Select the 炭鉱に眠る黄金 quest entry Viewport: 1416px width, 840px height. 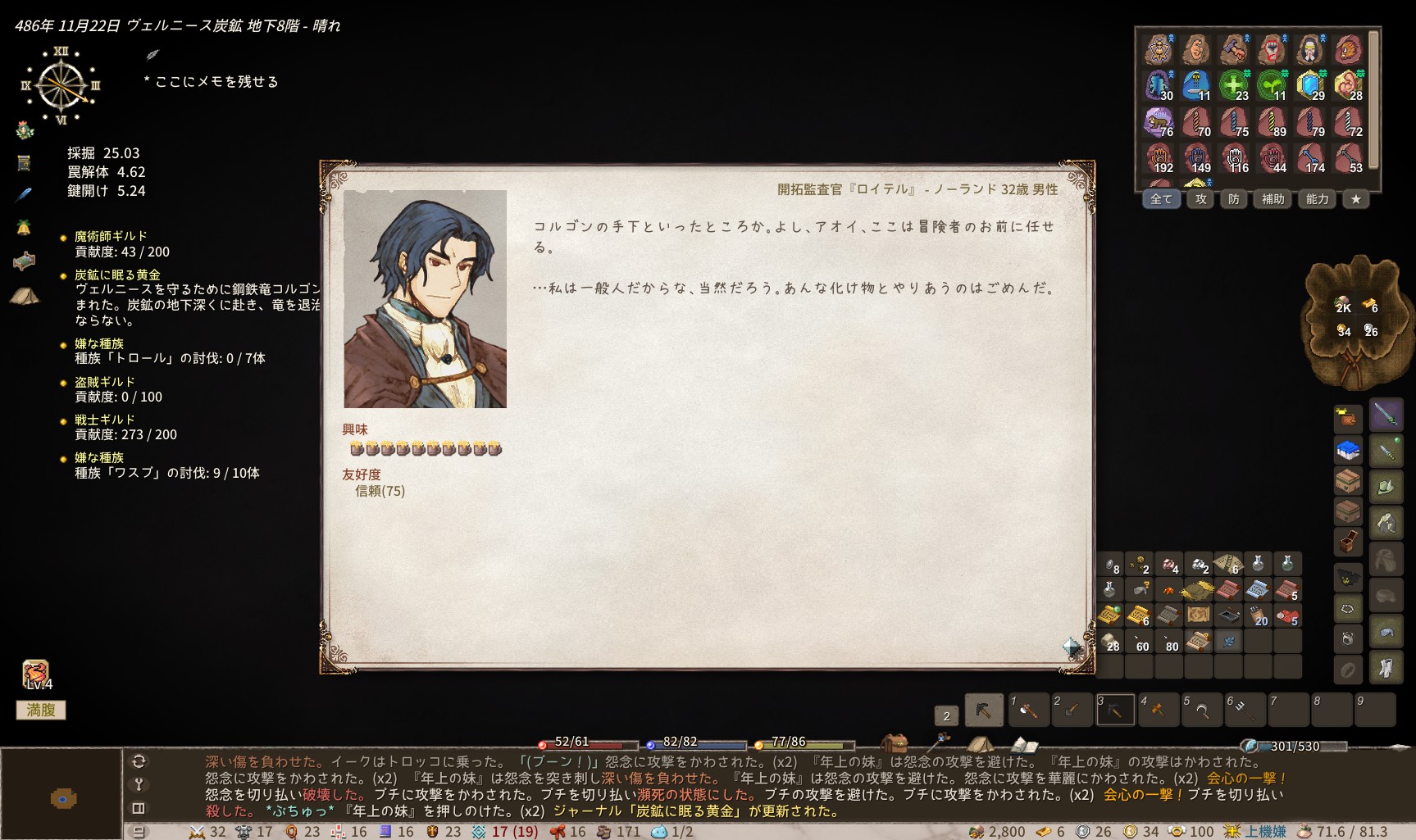117,275
